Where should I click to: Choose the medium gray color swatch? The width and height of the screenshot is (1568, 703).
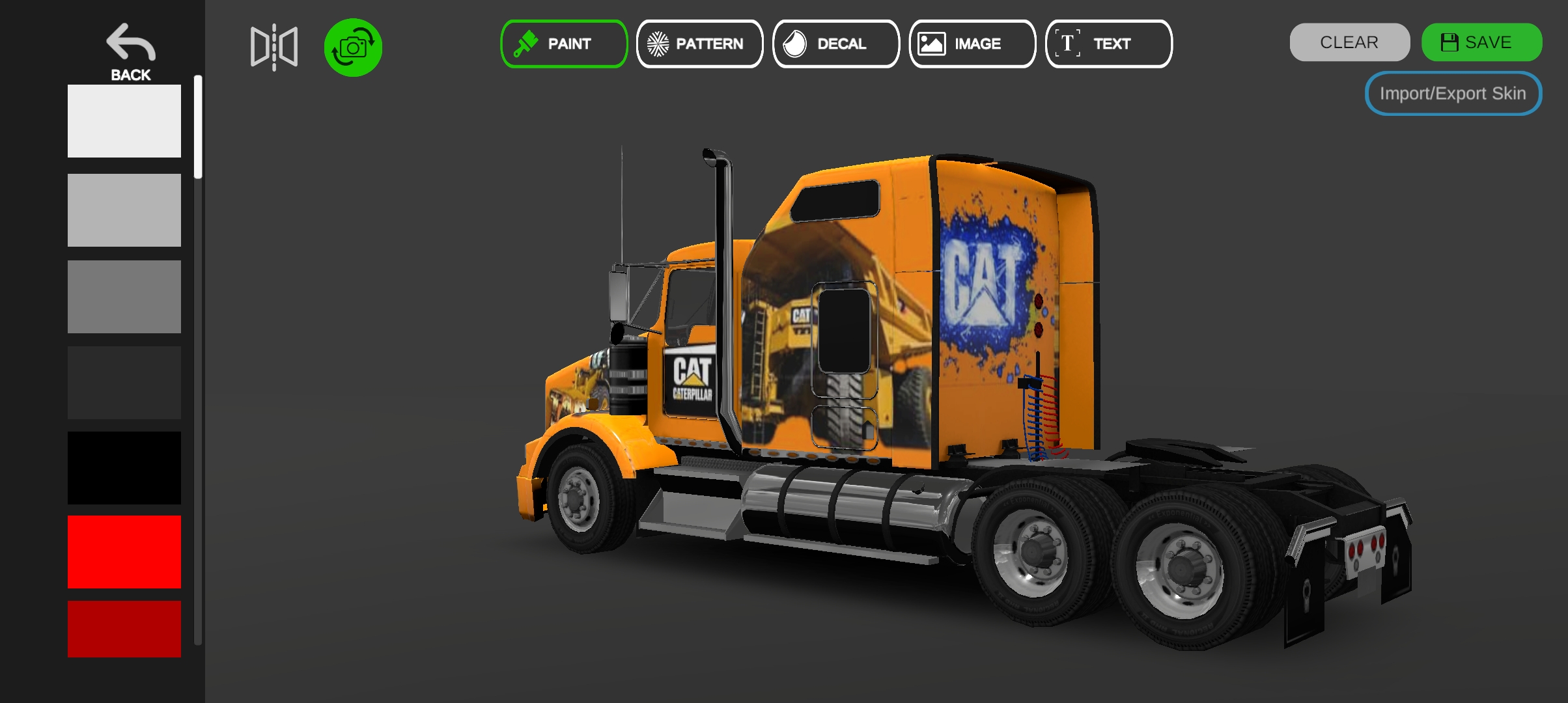124,297
